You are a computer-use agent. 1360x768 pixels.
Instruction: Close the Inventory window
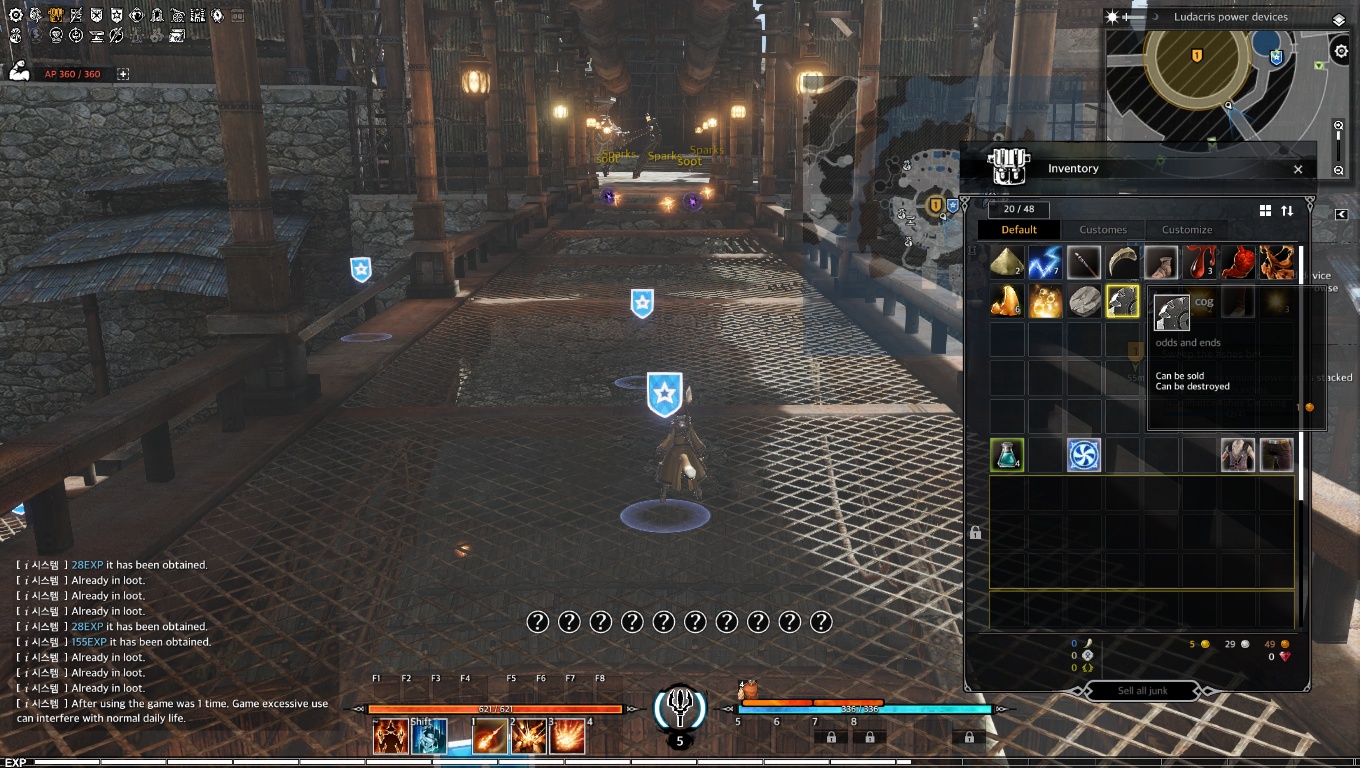[1298, 170]
